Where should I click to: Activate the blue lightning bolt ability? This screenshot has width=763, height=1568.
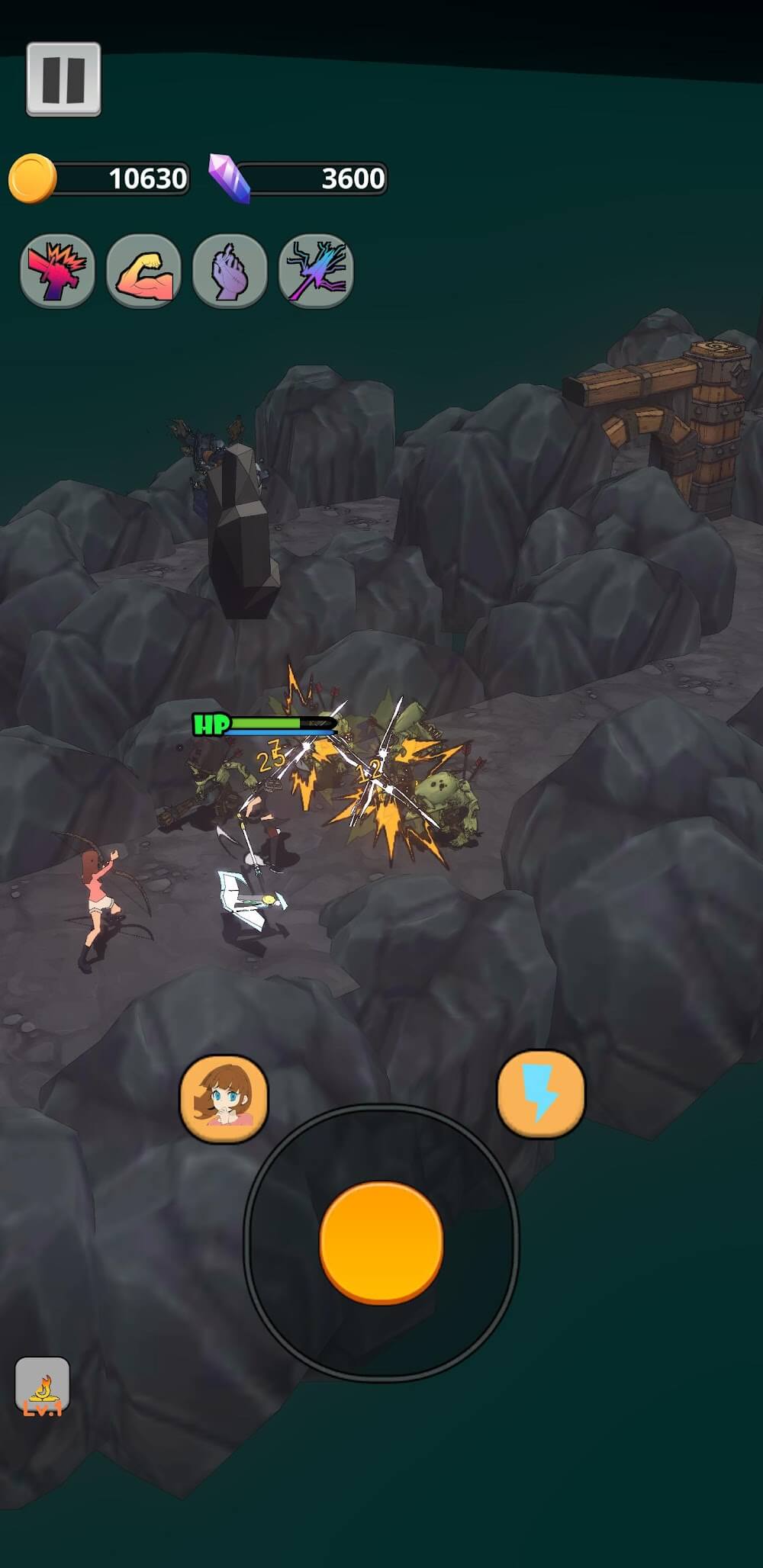pyautogui.click(x=541, y=1093)
